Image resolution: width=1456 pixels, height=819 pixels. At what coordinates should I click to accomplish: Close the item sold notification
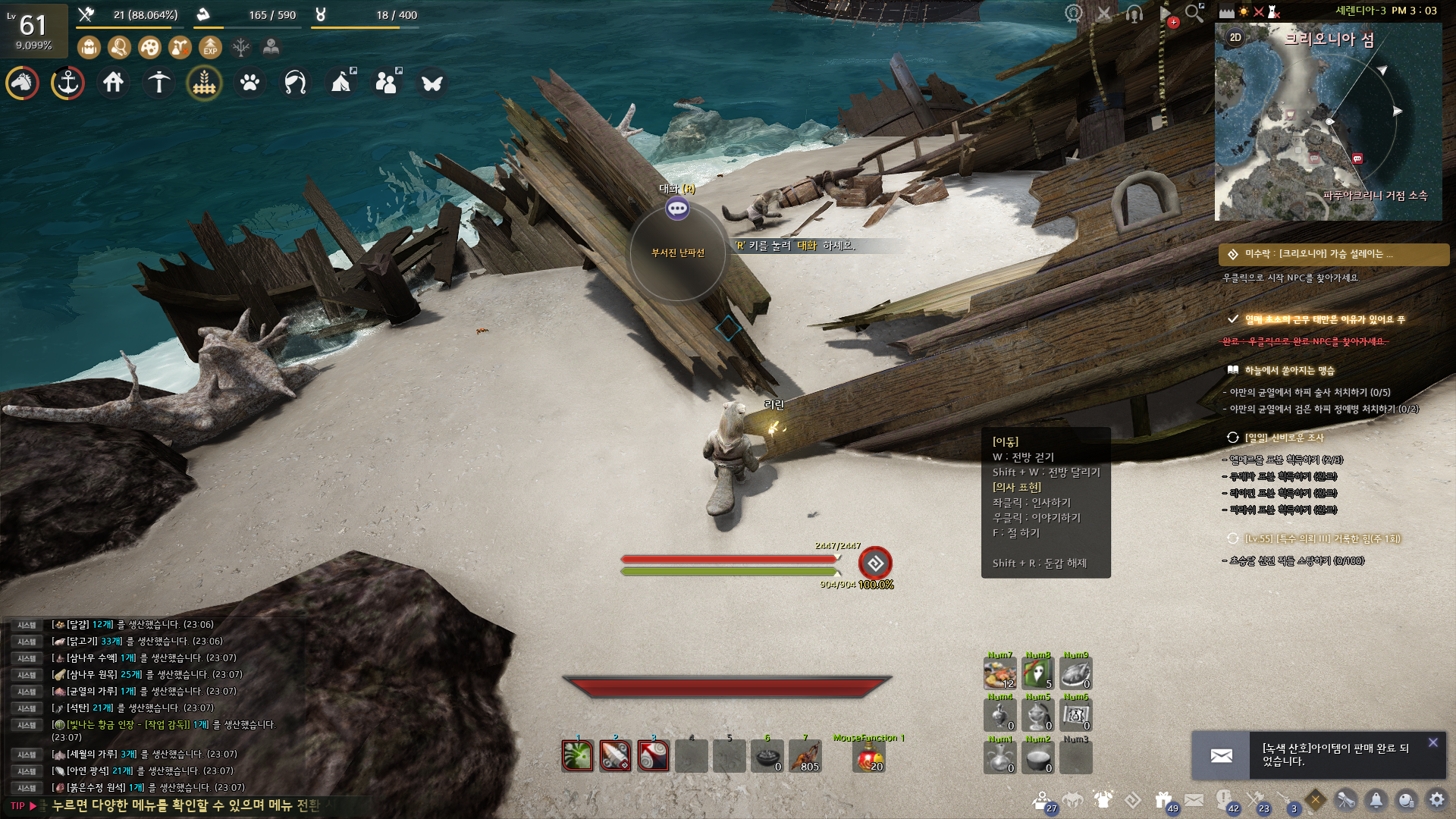pos(1432,743)
